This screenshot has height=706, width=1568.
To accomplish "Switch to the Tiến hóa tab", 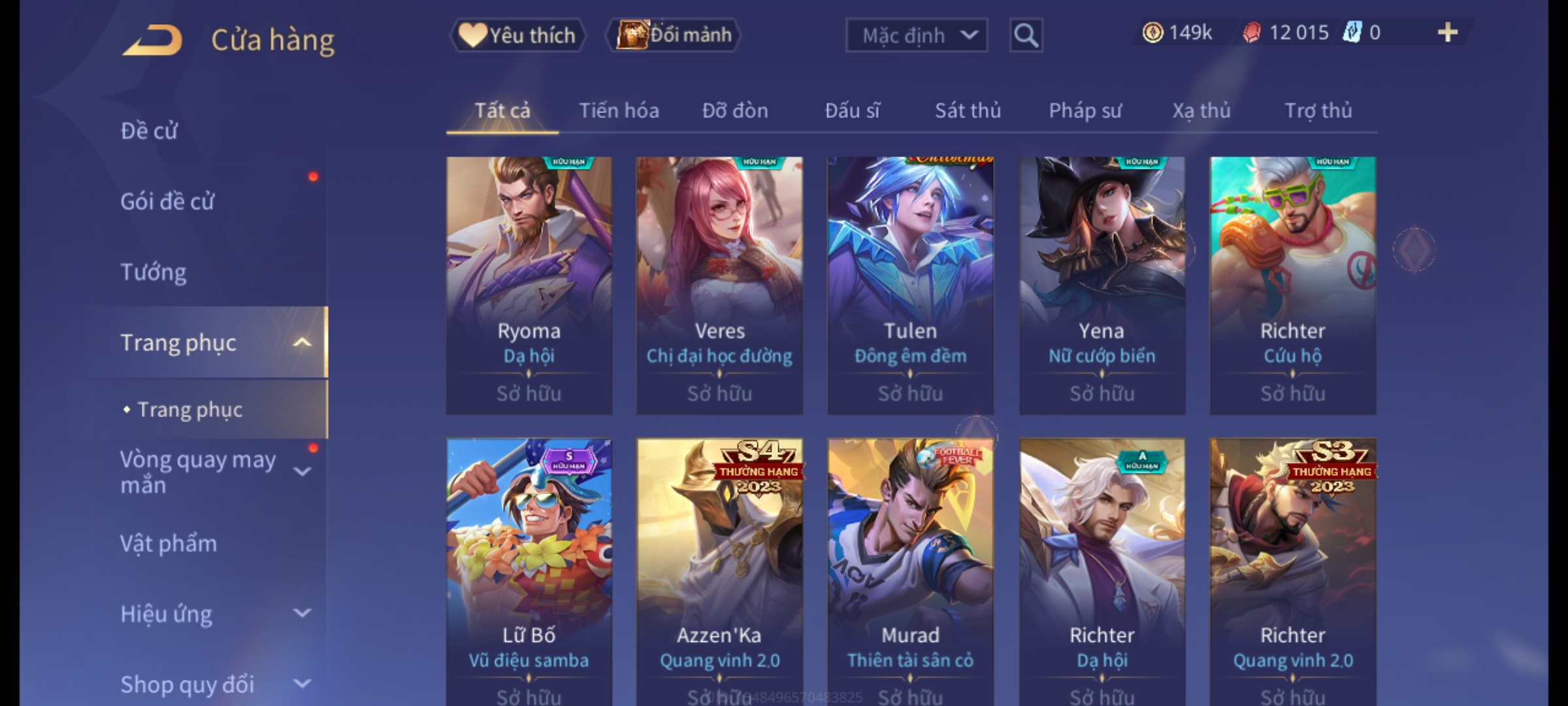I will tap(619, 110).
